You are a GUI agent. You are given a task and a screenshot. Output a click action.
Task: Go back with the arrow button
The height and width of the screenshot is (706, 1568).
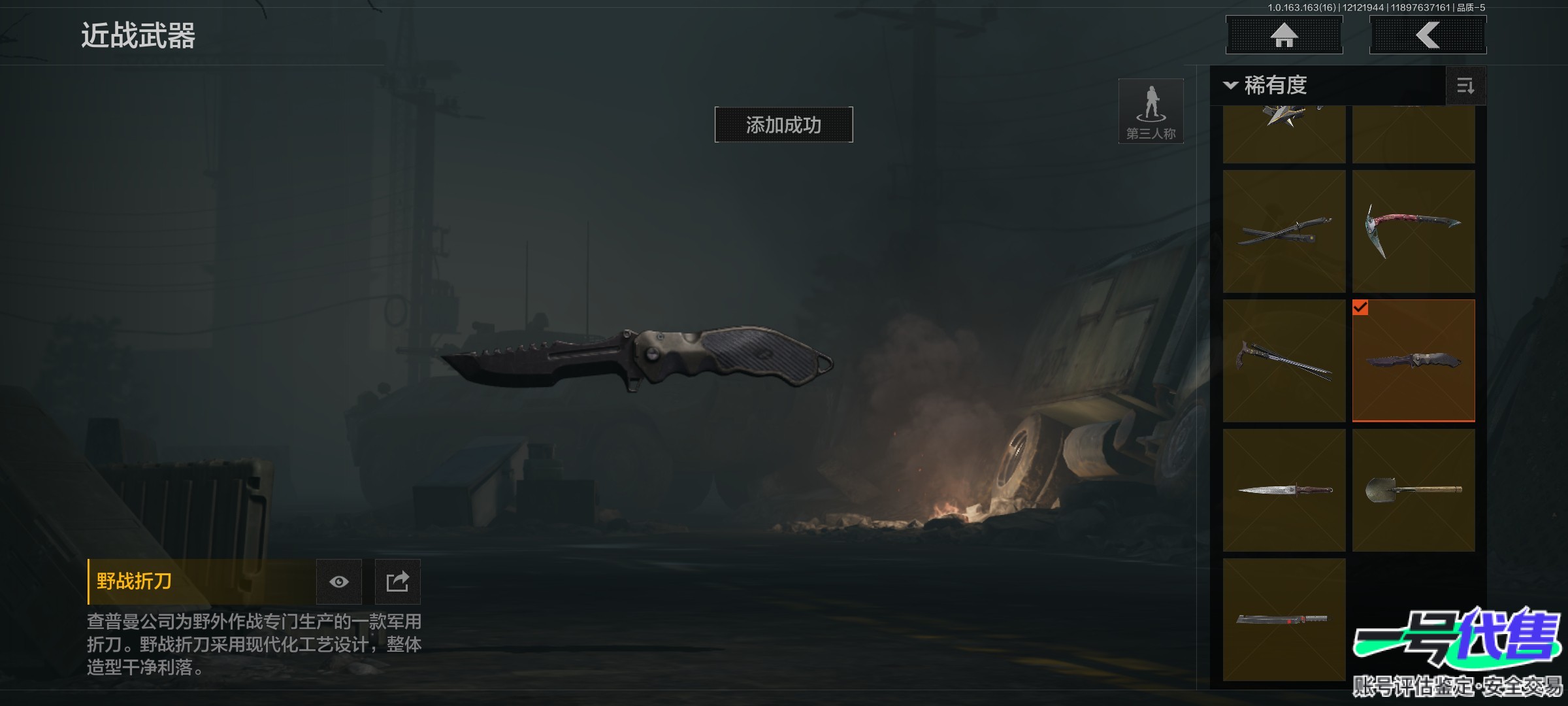(x=1428, y=35)
